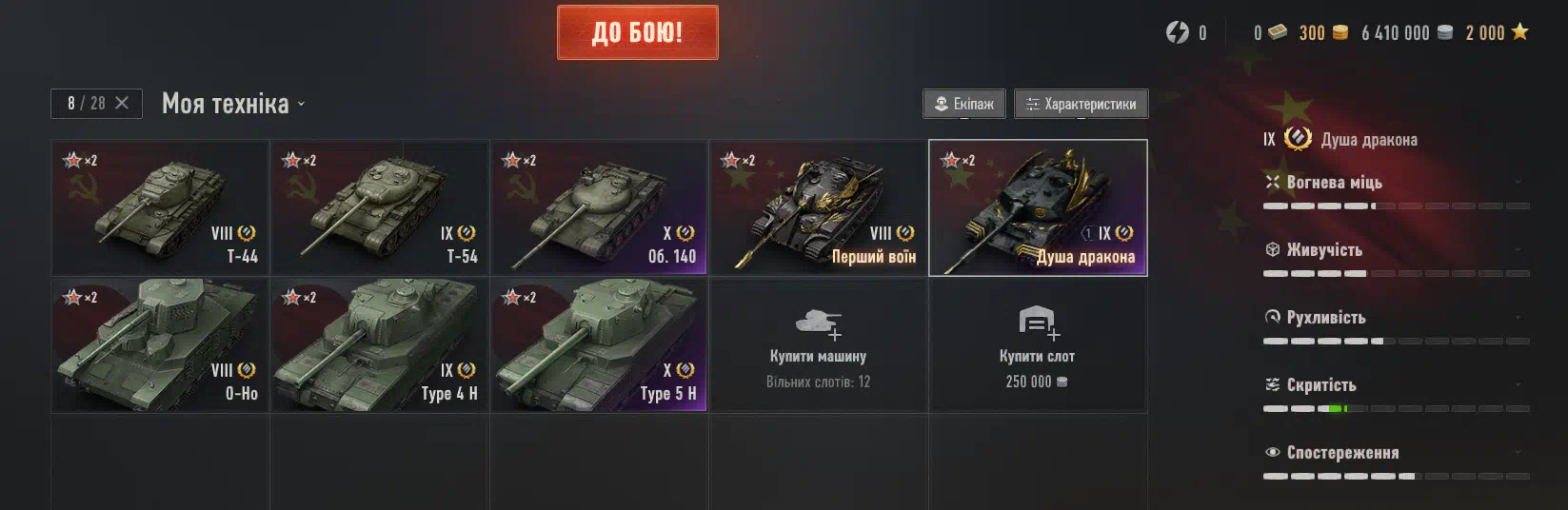Clear the 8 / 28 vehicle filter
1568x510 pixels.
[x=122, y=103]
